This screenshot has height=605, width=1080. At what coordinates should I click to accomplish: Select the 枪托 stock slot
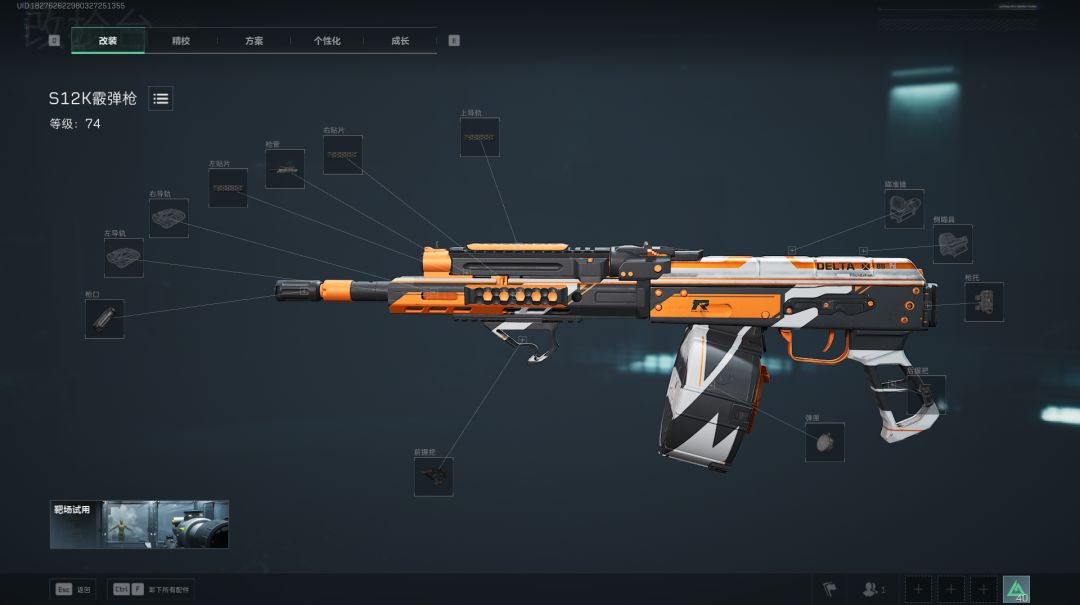[984, 302]
